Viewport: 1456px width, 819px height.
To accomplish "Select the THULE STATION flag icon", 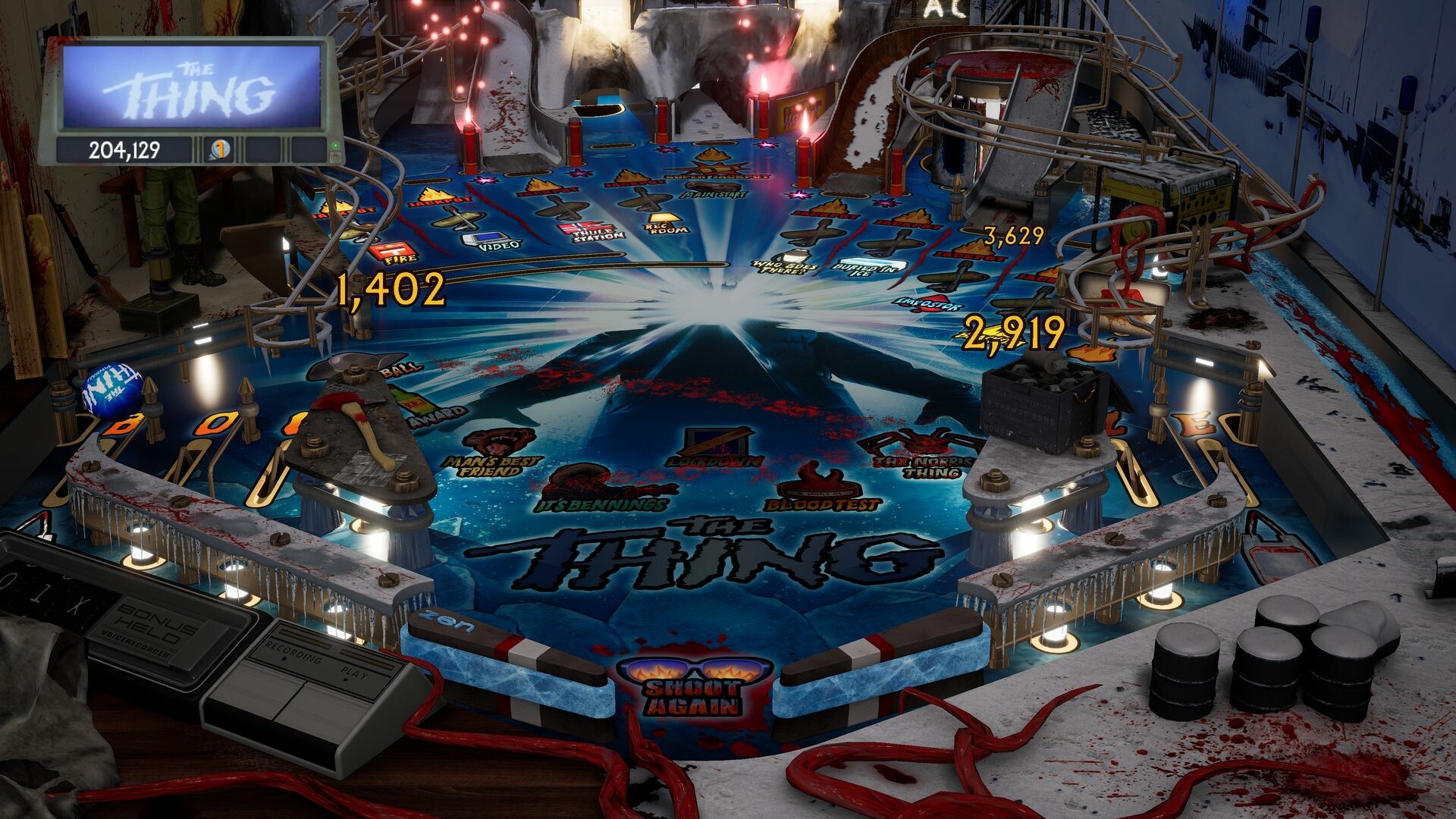I will coord(586,227).
